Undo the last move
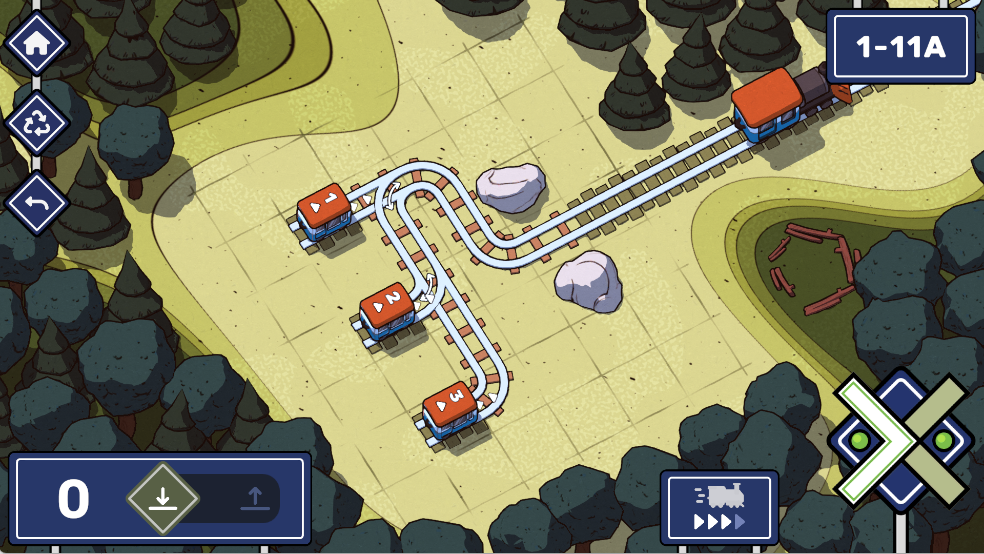 click(x=36, y=203)
